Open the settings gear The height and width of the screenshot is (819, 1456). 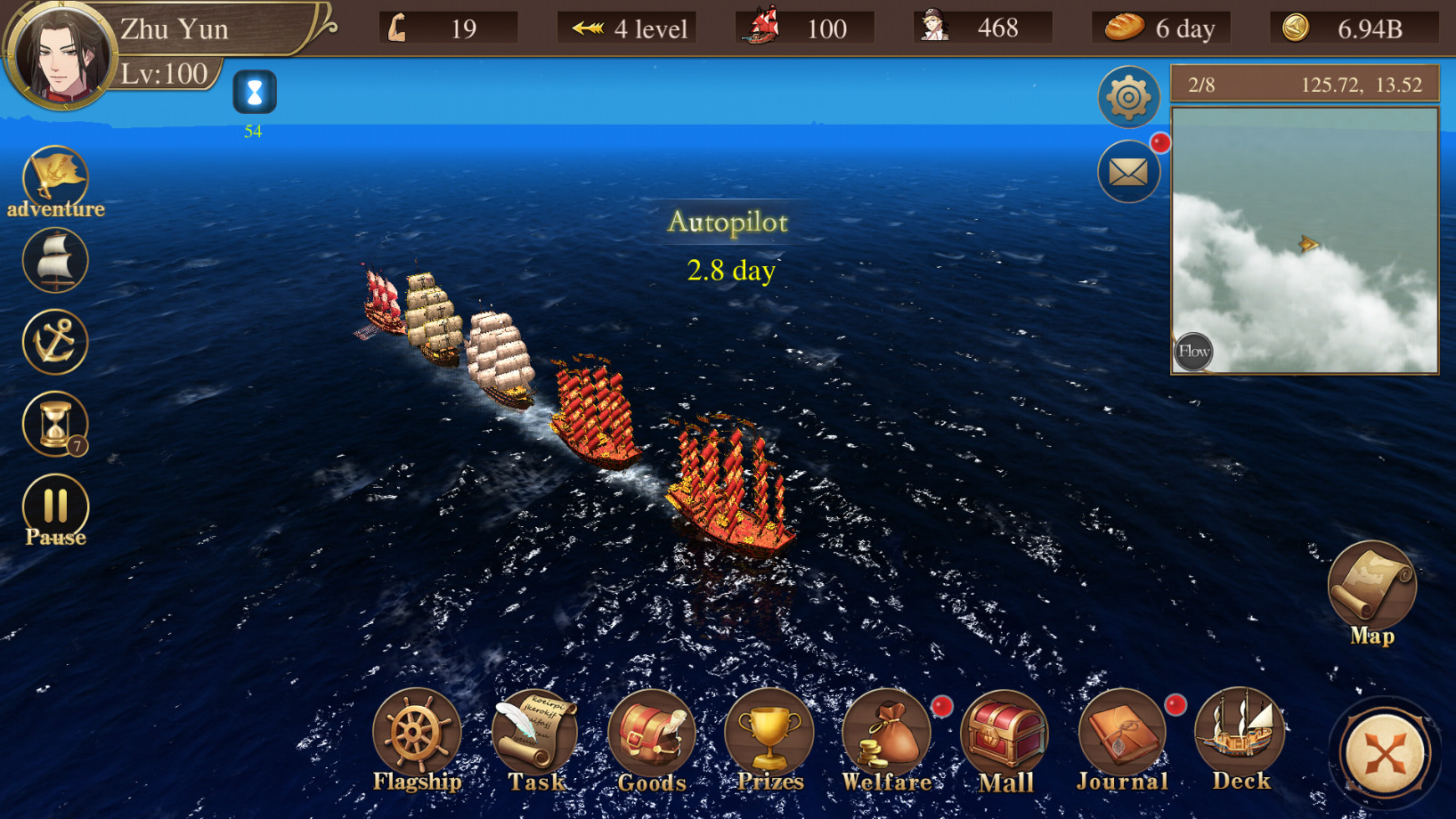tap(1127, 97)
